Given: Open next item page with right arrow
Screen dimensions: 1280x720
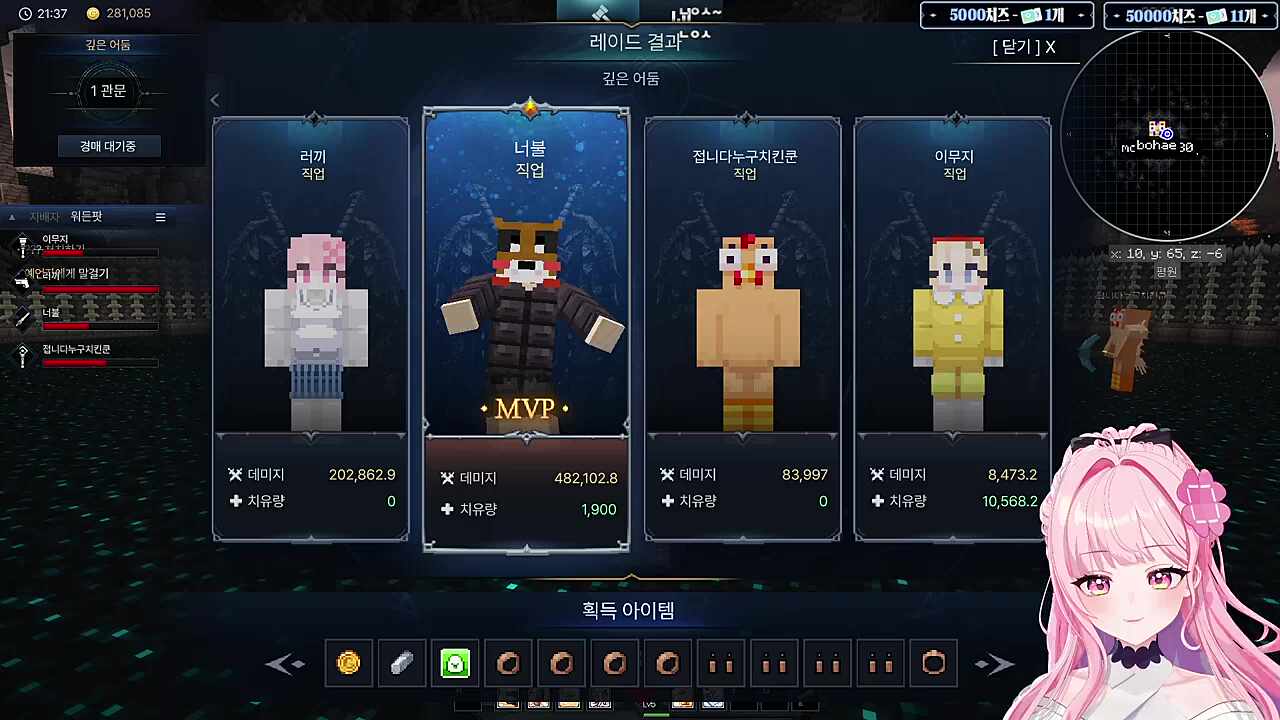Looking at the screenshot, I should pos(995,663).
